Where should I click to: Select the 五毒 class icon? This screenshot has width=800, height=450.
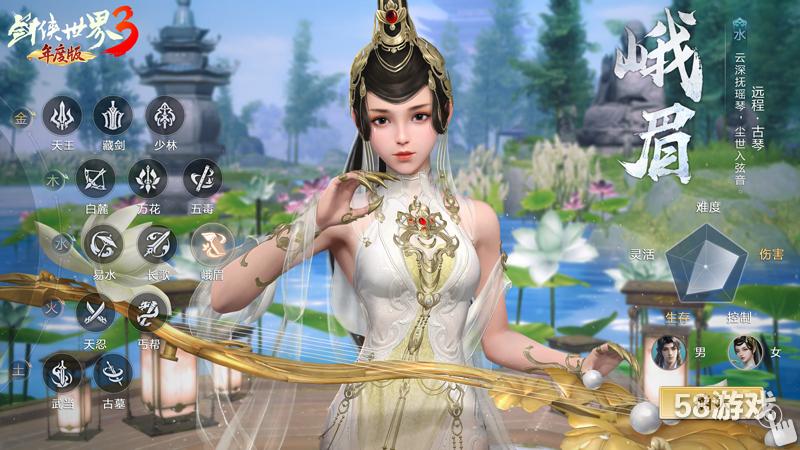click(x=202, y=180)
